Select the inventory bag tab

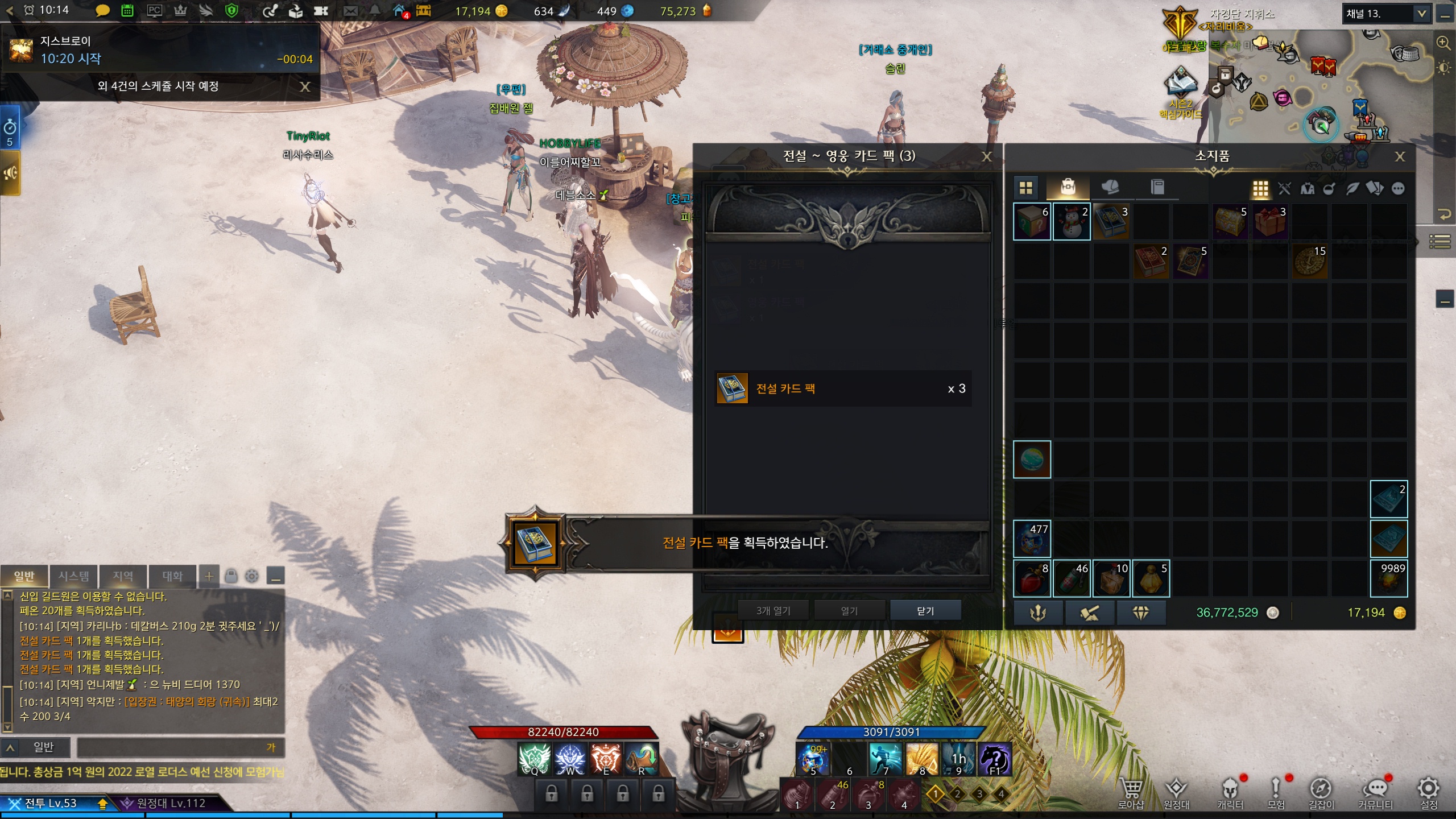[1068, 187]
